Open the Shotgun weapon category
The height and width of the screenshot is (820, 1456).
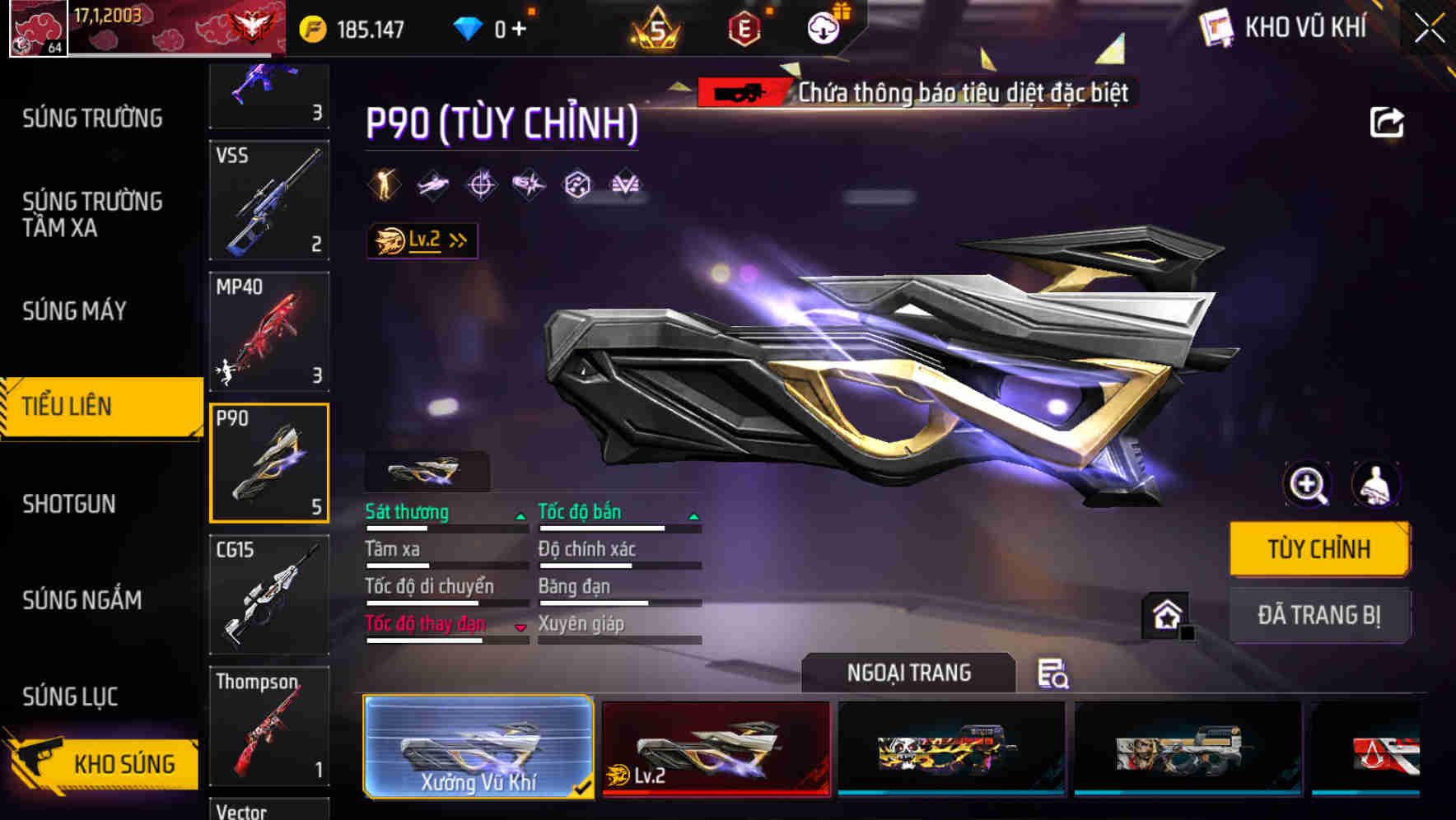(x=71, y=503)
